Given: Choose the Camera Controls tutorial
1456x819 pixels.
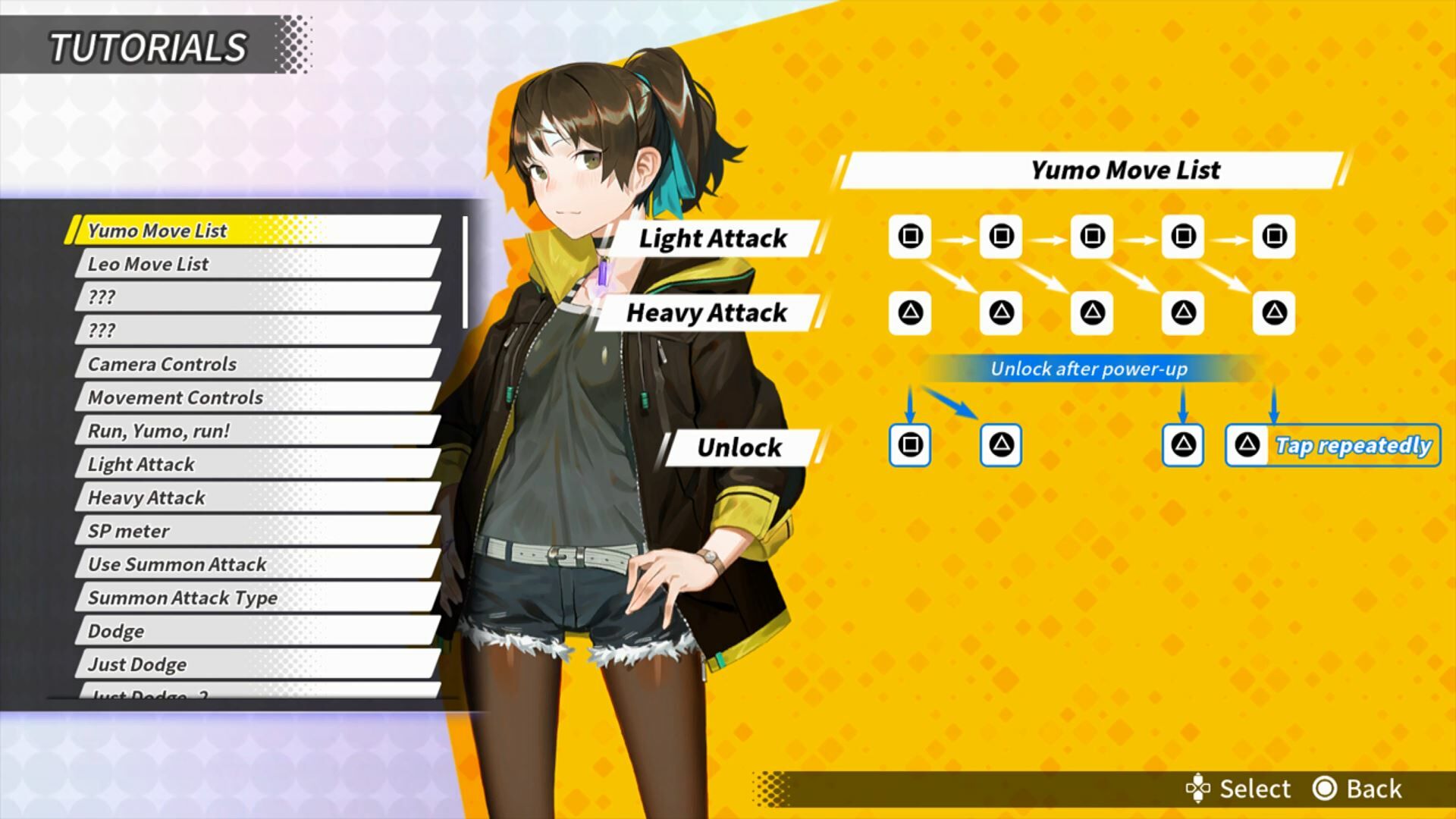Looking at the screenshot, I should pos(256,364).
